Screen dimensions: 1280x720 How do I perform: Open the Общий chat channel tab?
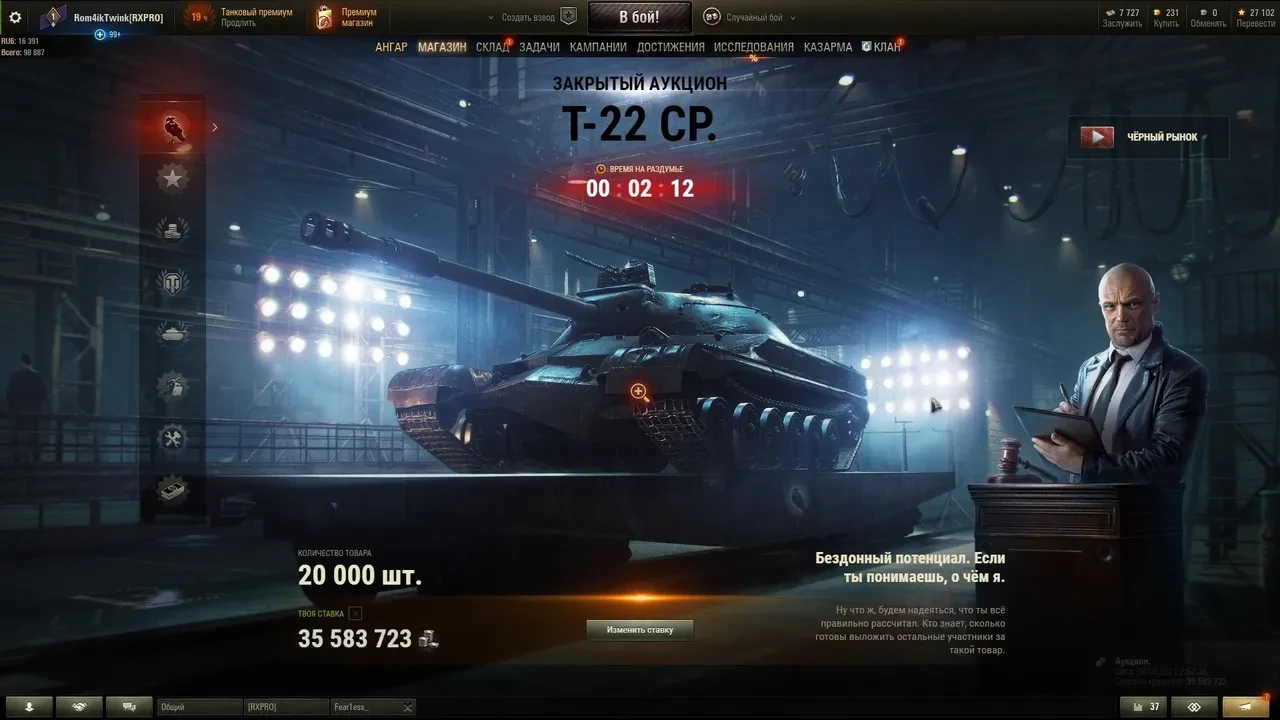[x=199, y=707]
